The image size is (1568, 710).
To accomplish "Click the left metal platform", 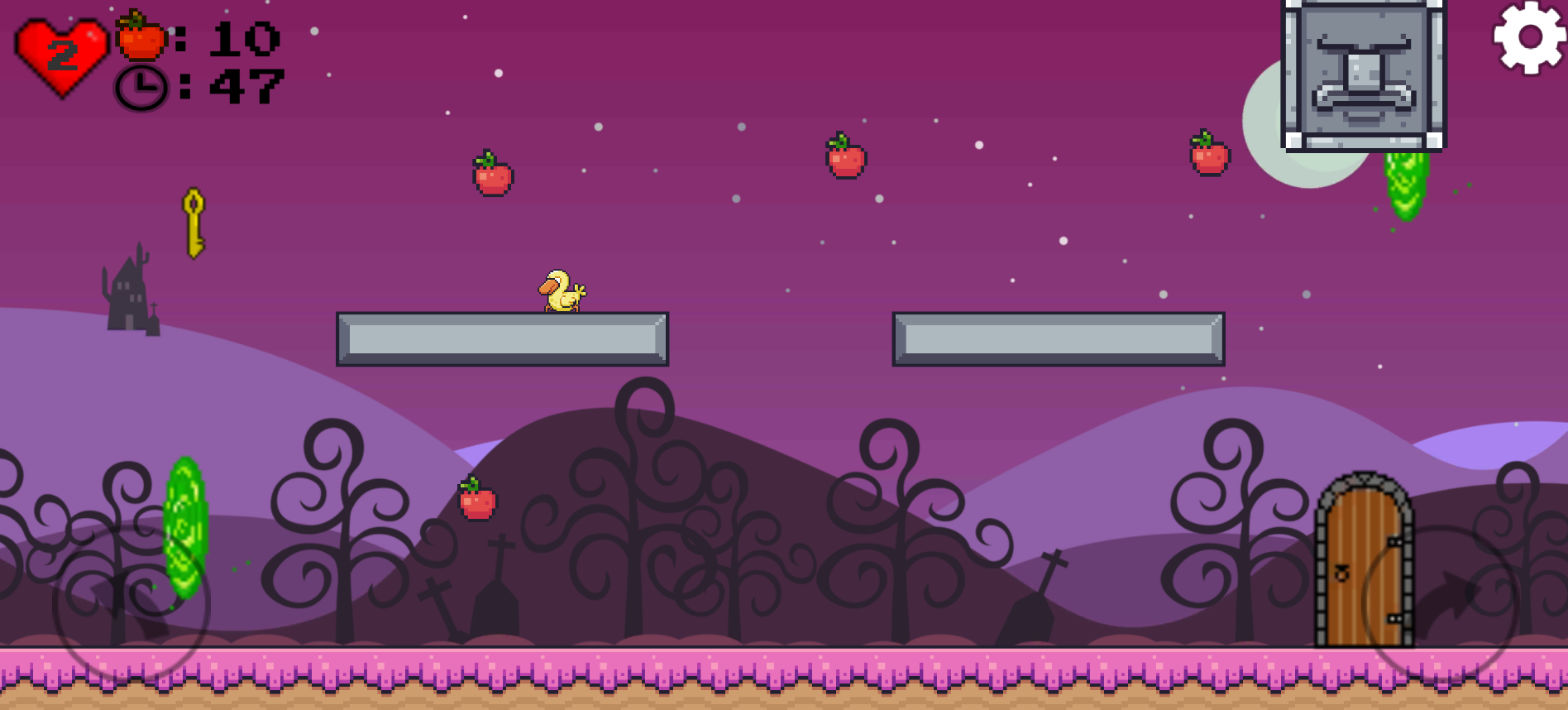I will [x=502, y=337].
